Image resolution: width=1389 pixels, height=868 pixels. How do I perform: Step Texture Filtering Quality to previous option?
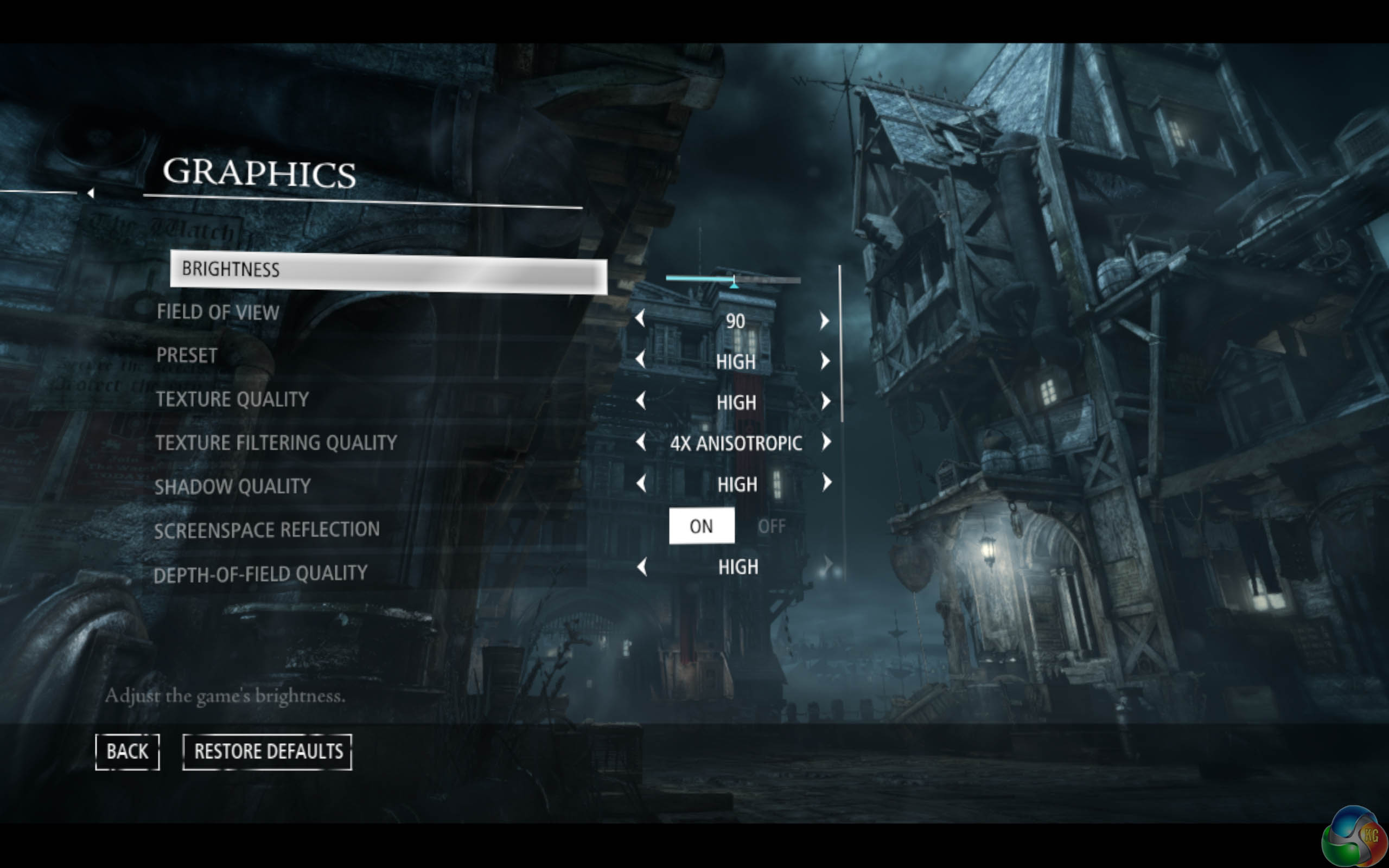point(641,442)
